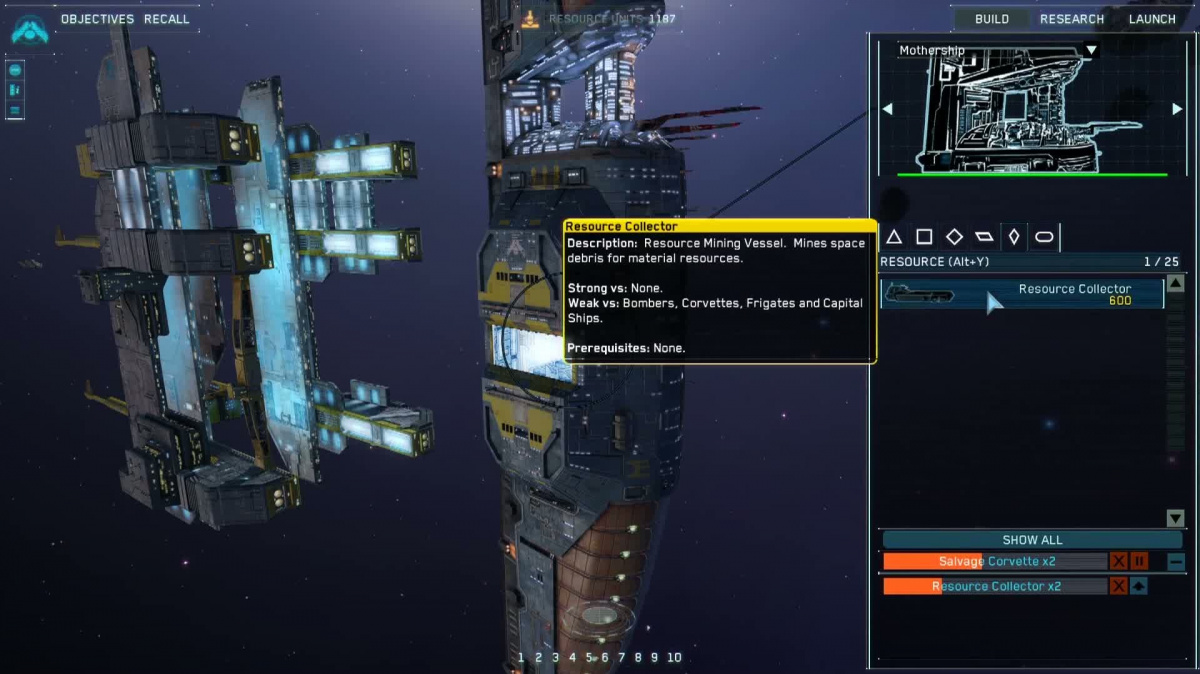Cycle to the next production ship
The height and width of the screenshot is (674, 1200).
point(1177,109)
